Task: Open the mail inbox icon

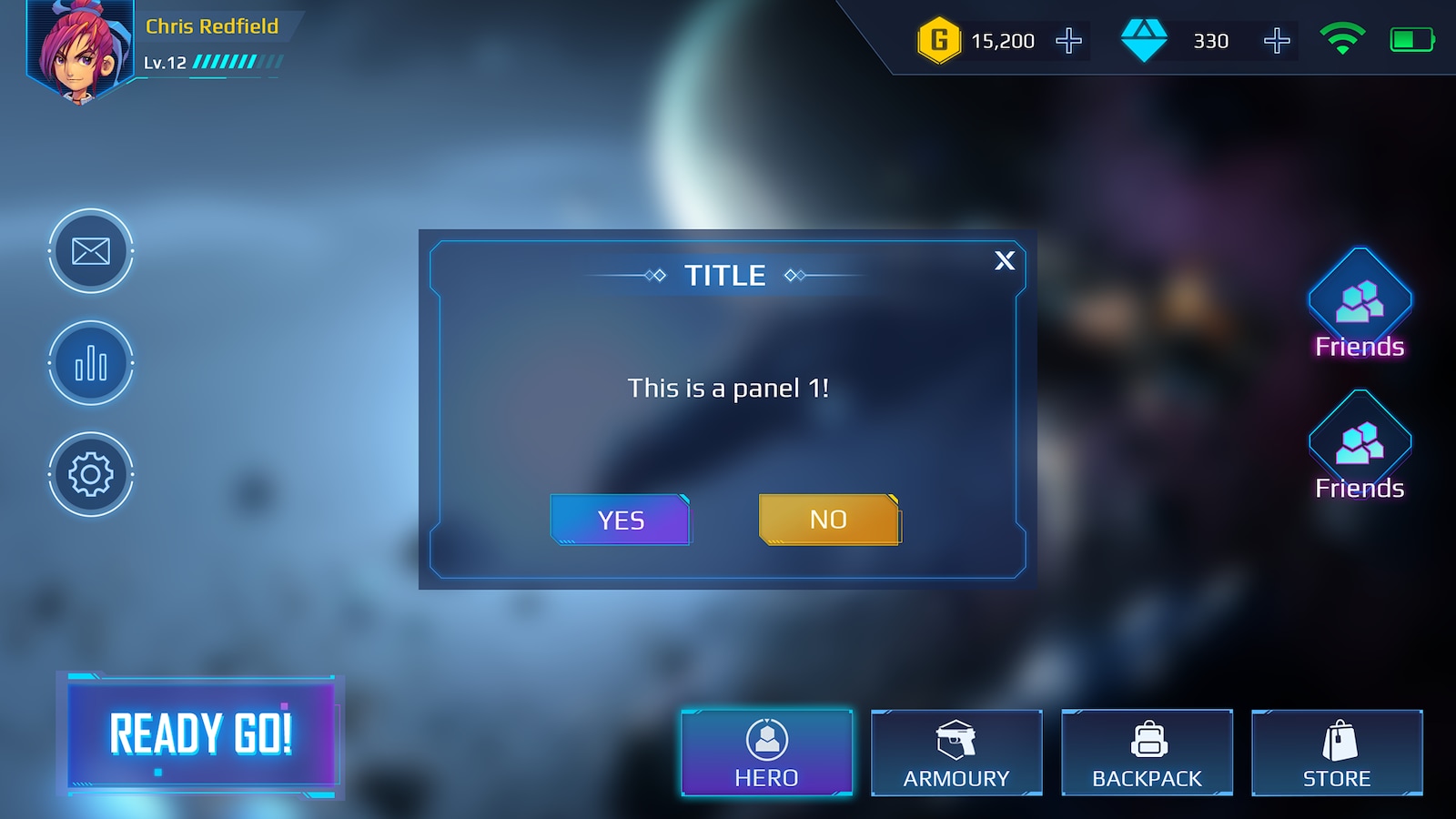Action: [x=90, y=252]
